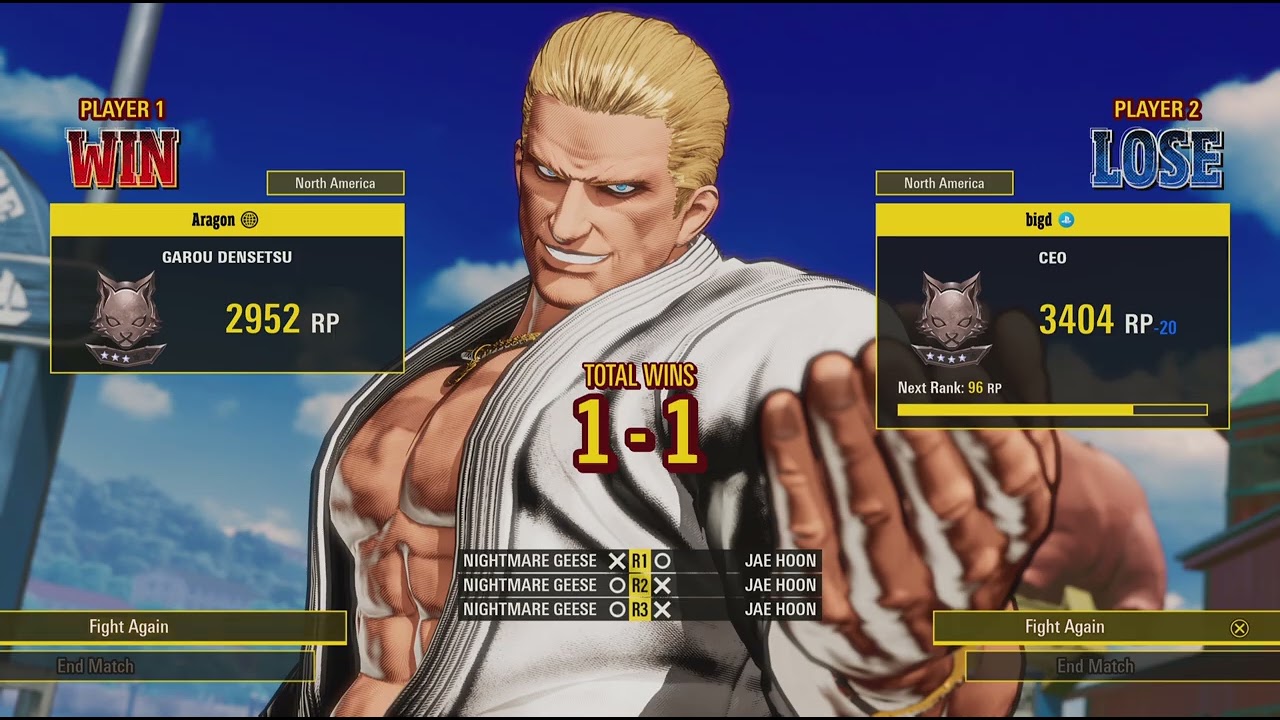Open Aragon's player card
The image size is (1280, 720).
[227, 288]
